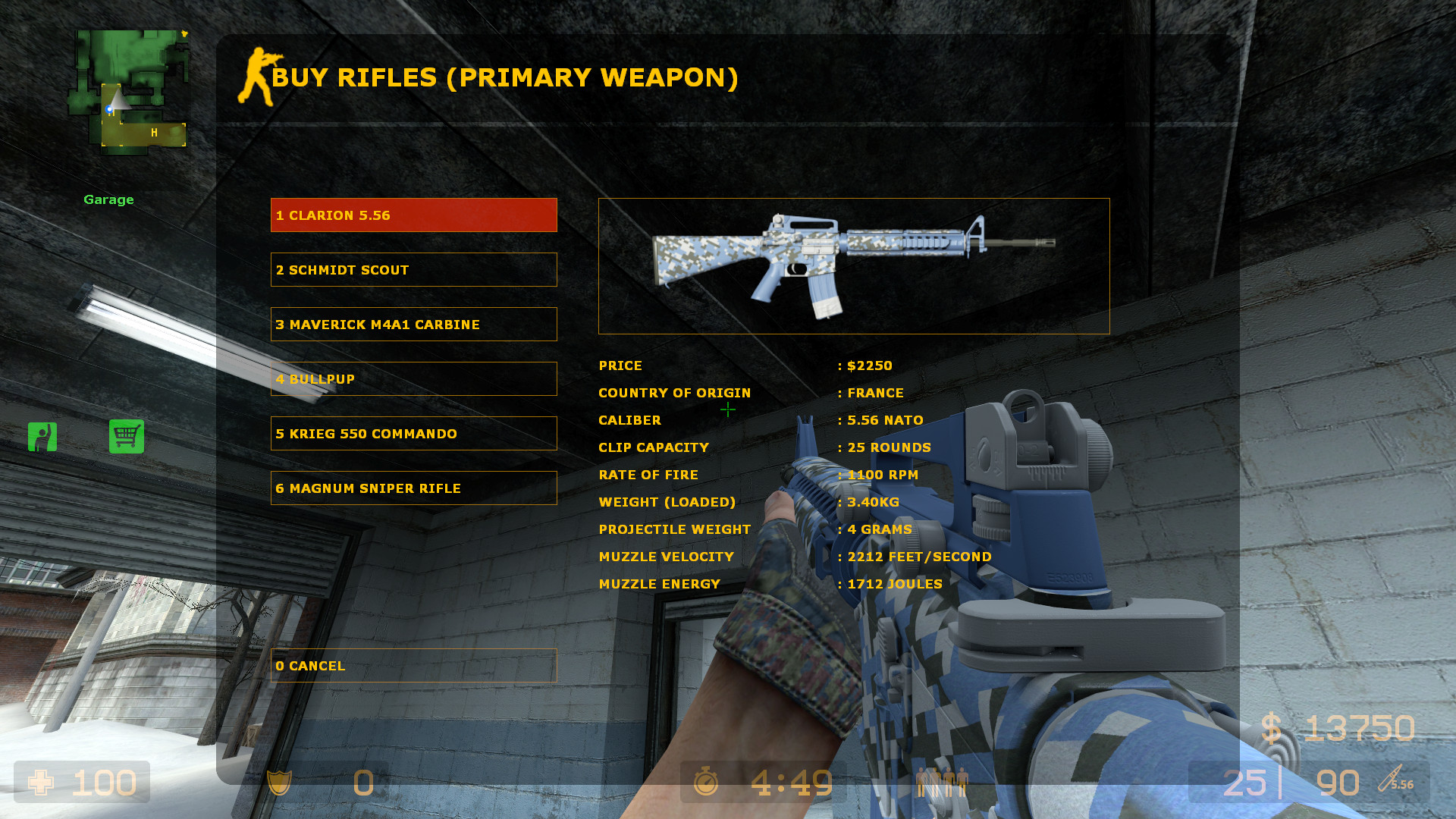The width and height of the screenshot is (1456, 819).
Task: Select the Bullpup entry
Action: click(x=413, y=378)
